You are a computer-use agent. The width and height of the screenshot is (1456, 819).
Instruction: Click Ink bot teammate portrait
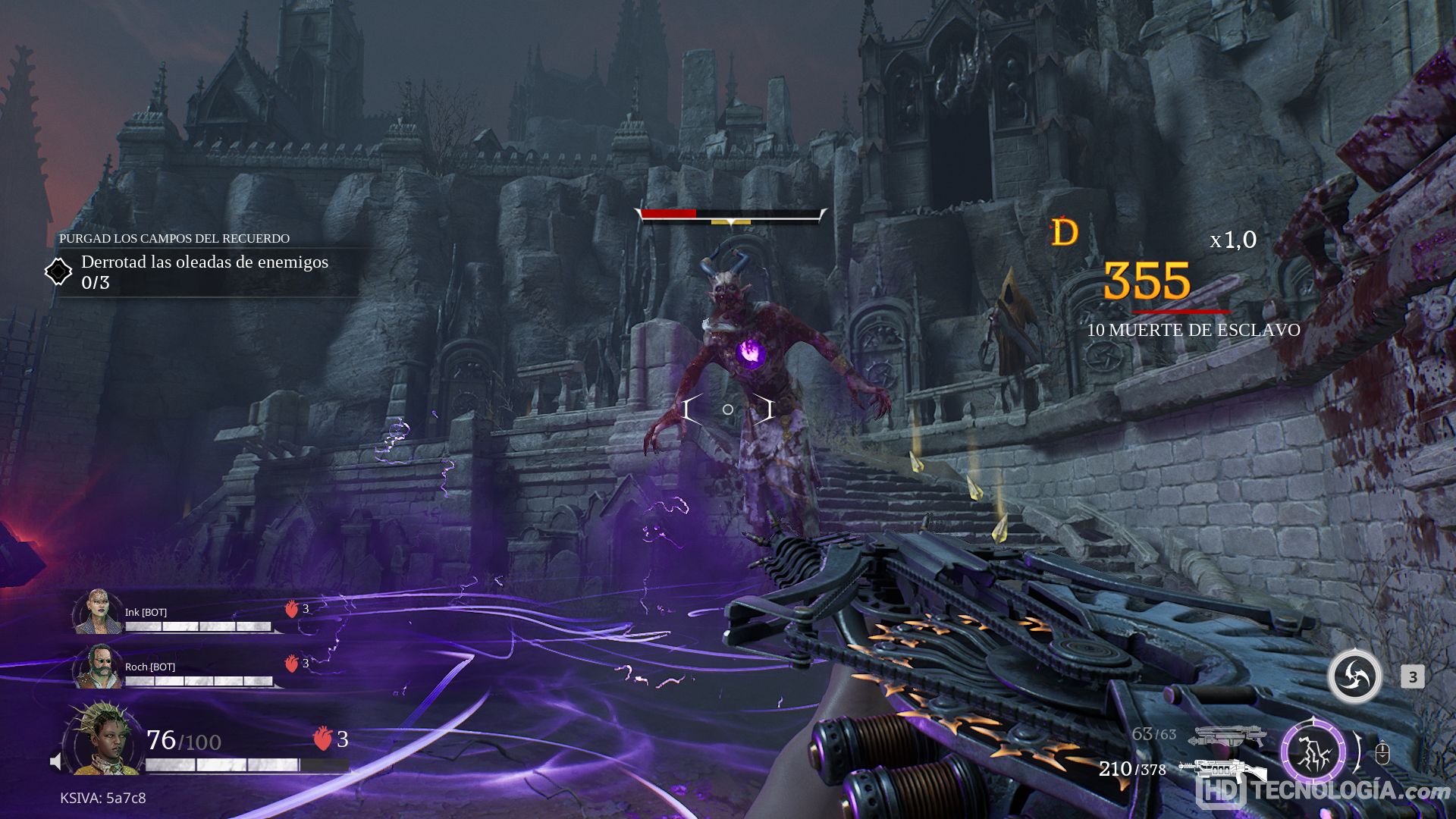(x=97, y=611)
